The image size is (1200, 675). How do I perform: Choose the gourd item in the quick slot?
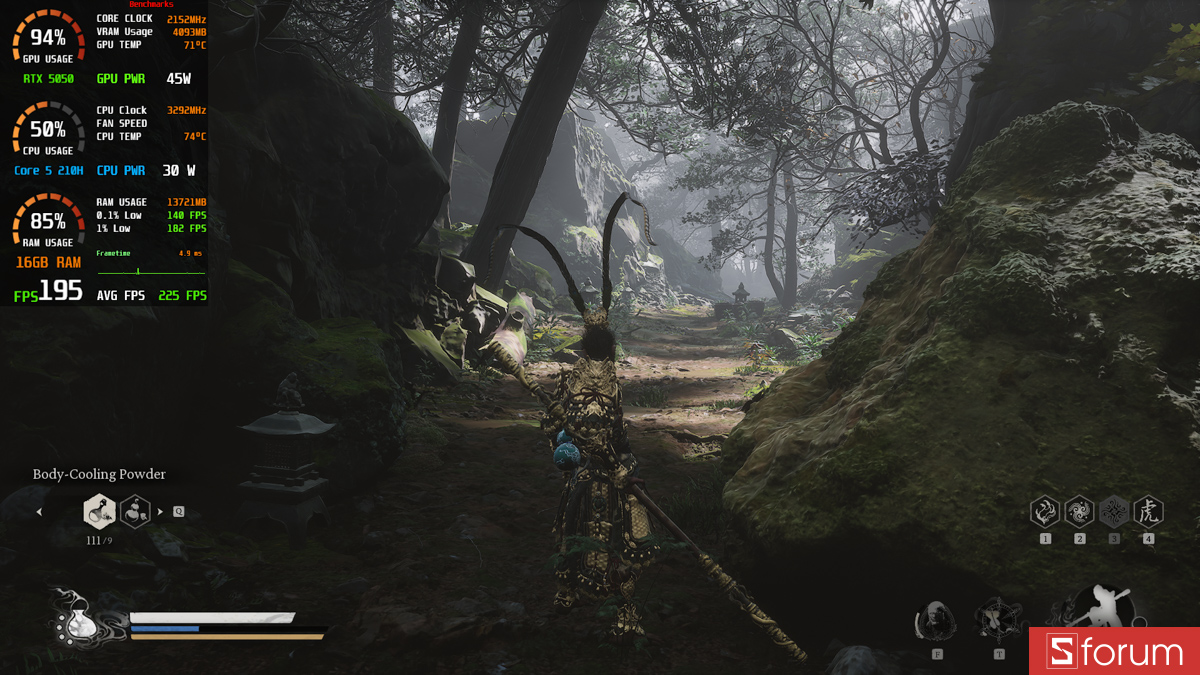pyautogui.click(x=135, y=512)
